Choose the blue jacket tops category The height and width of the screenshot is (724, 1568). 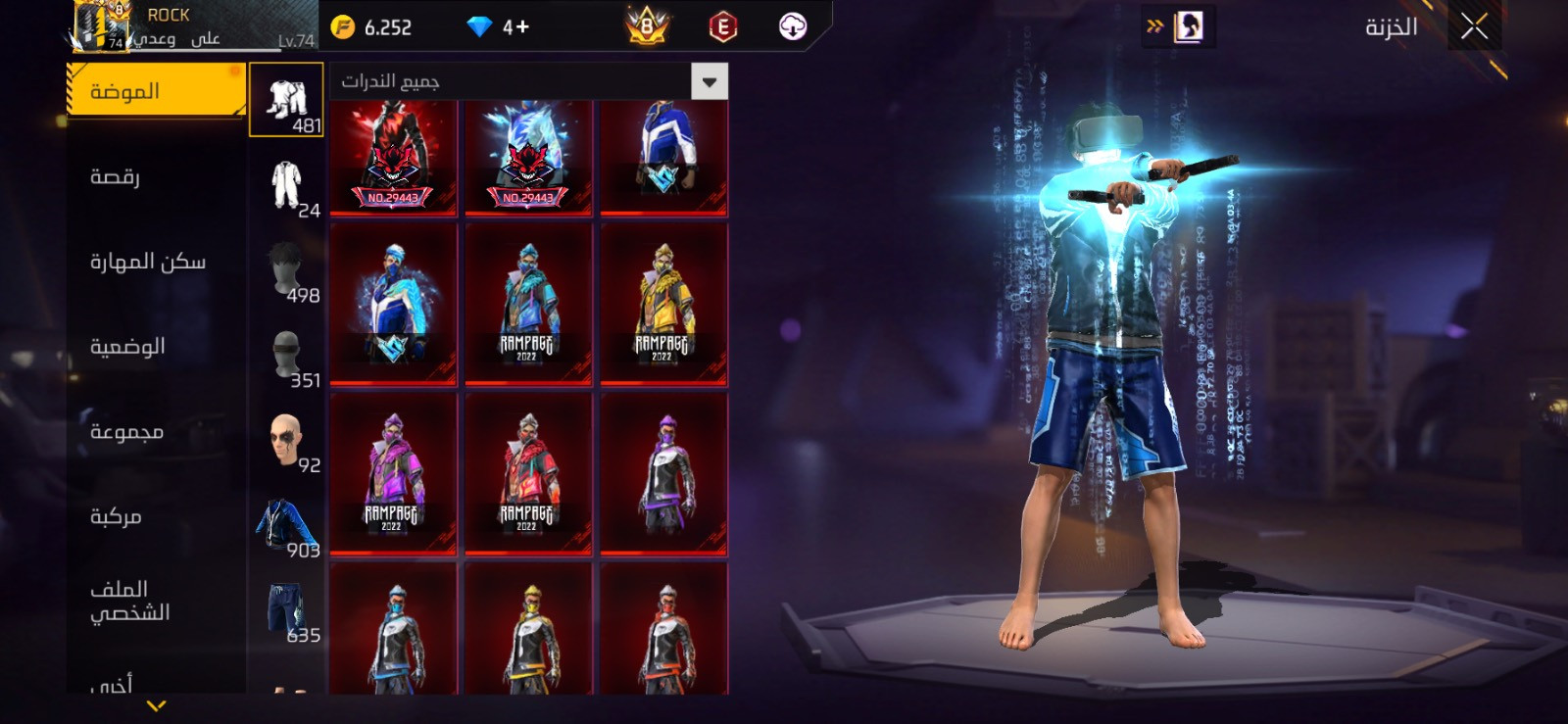pos(286,526)
